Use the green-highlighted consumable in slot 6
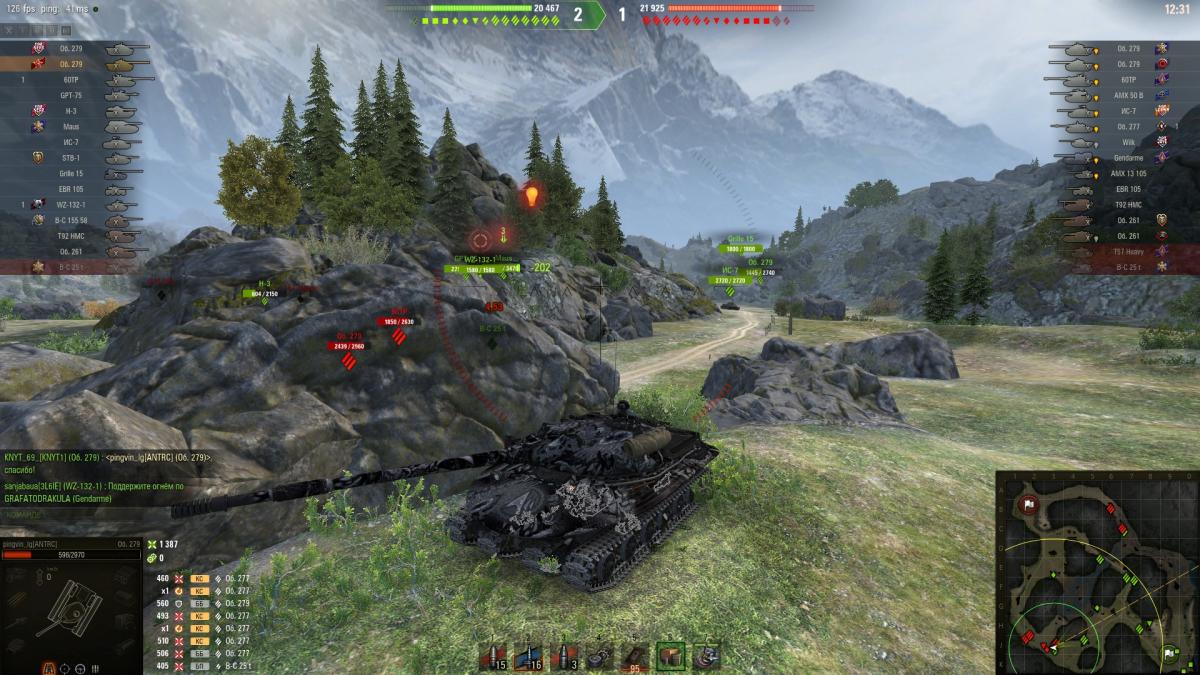 [670, 655]
